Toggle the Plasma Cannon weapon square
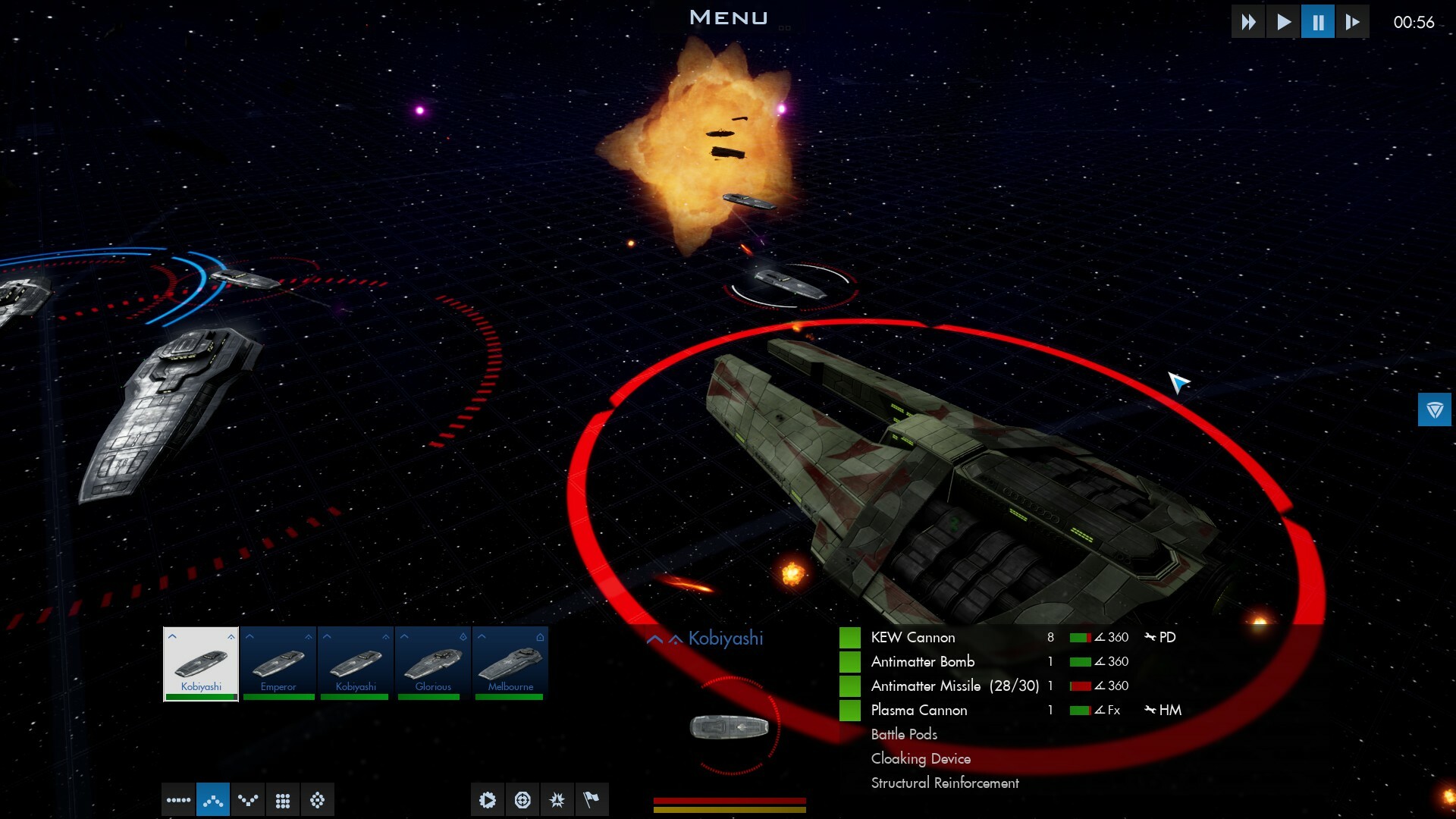 point(850,711)
